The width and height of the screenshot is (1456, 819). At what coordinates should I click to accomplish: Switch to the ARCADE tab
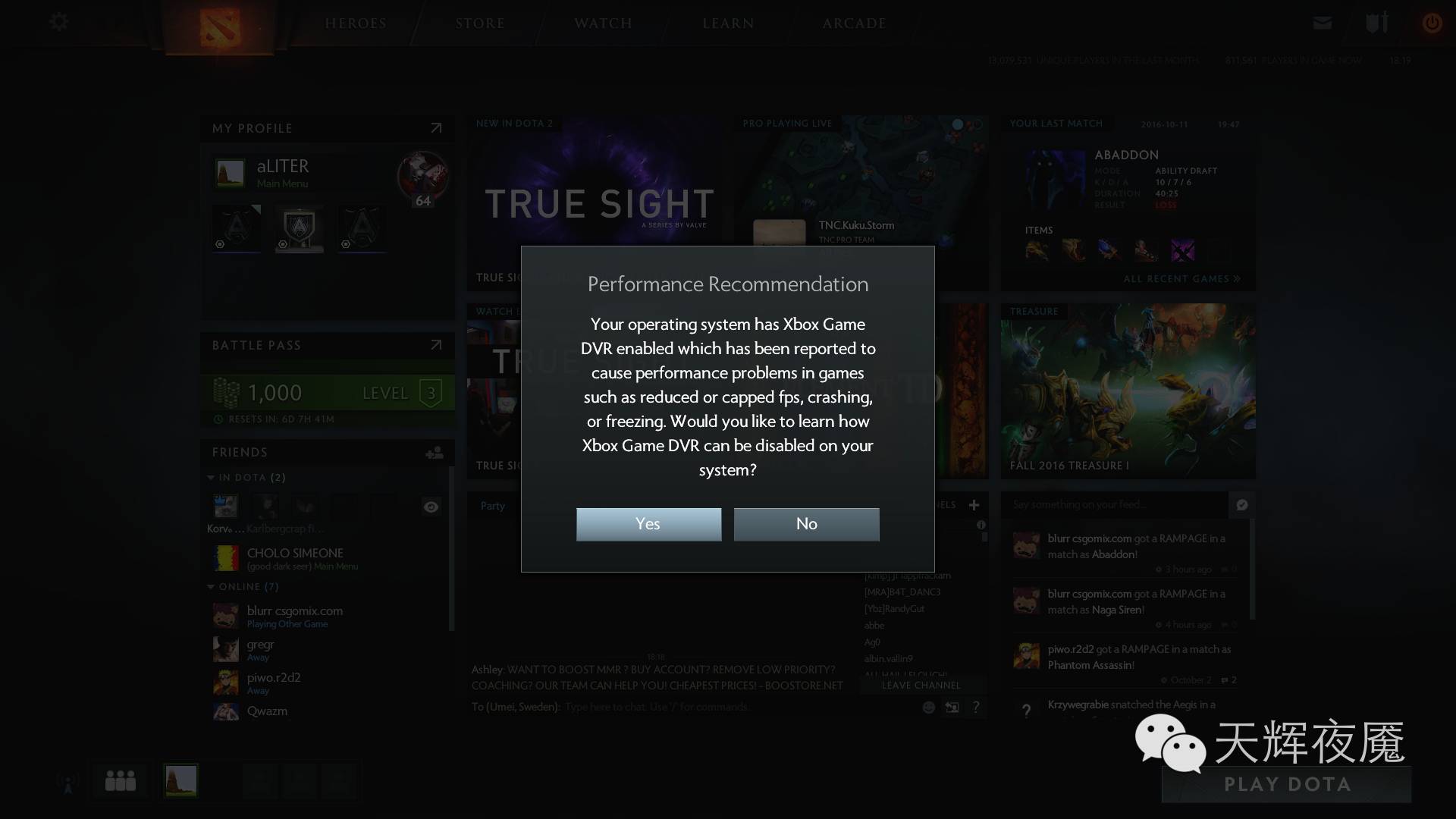click(x=853, y=23)
